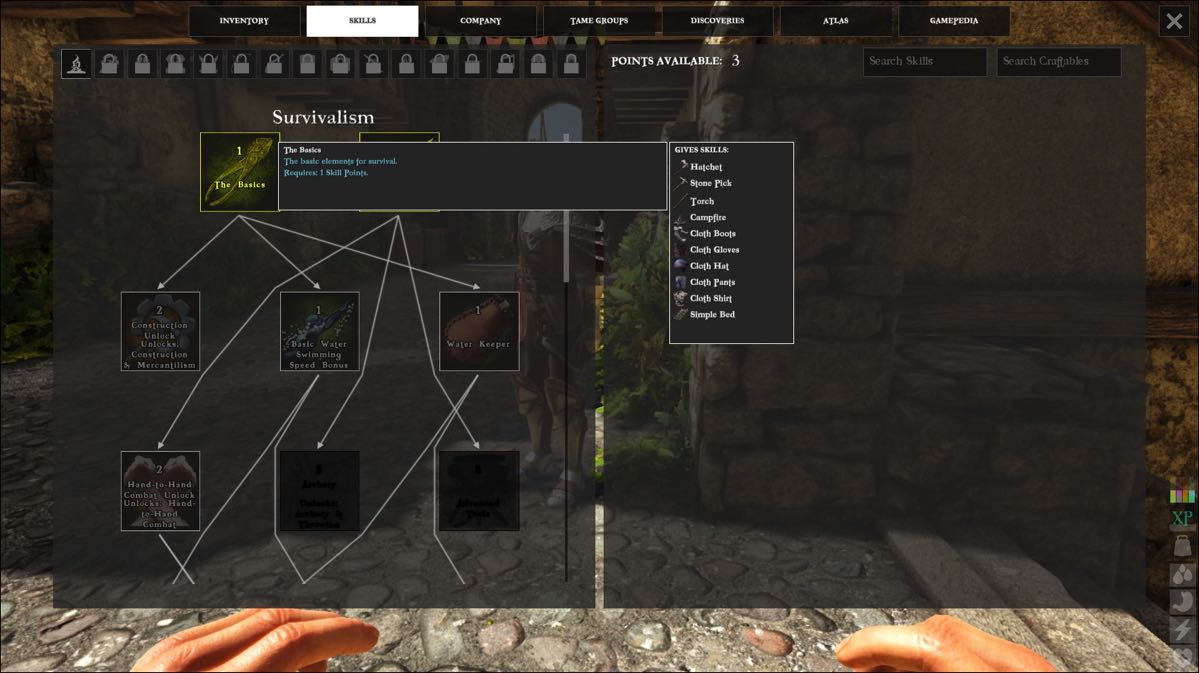Select the Basic Water Swimming Speed skill
Image resolution: width=1199 pixels, height=673 pixels.
[319, 331]
